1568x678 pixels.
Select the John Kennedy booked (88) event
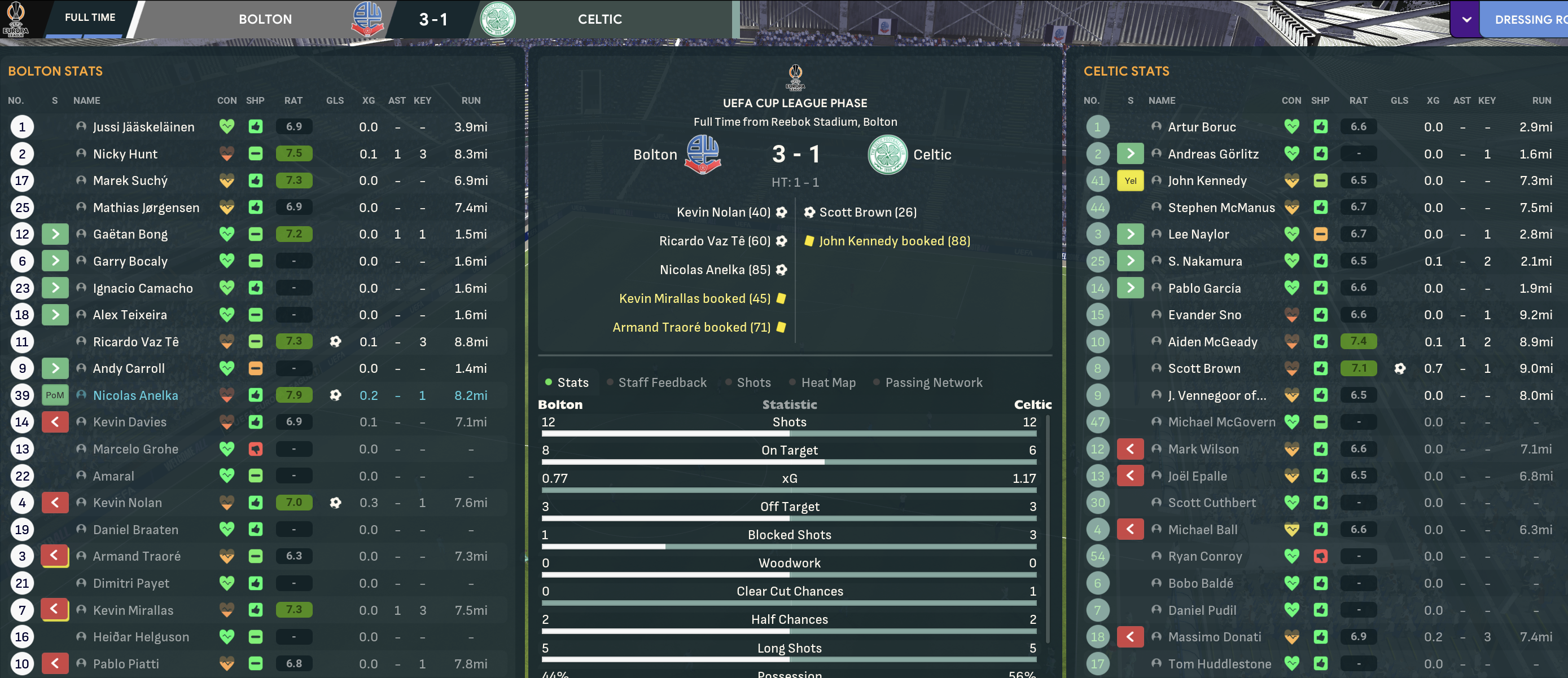tap(894, 241)
